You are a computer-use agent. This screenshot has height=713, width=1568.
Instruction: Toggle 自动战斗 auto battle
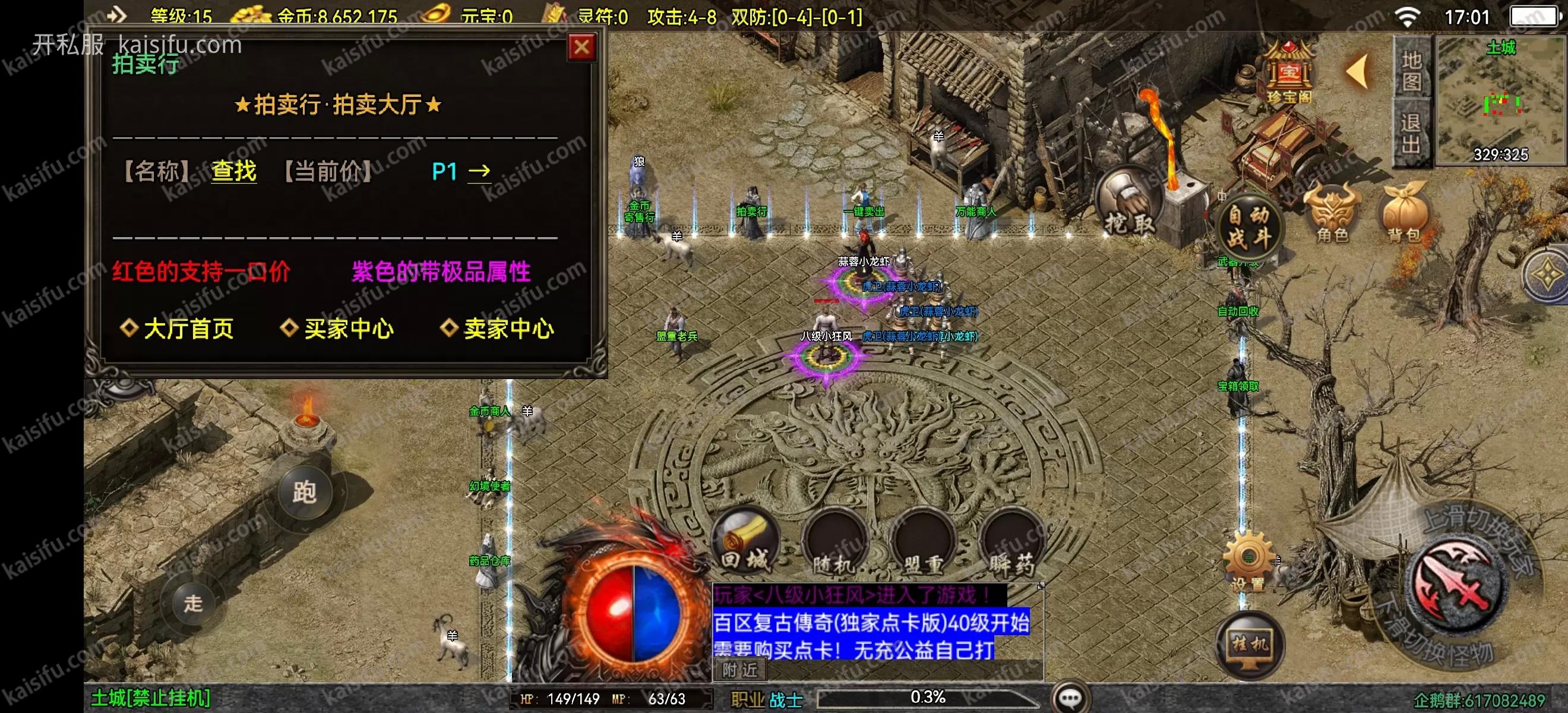pos(1248,227)
